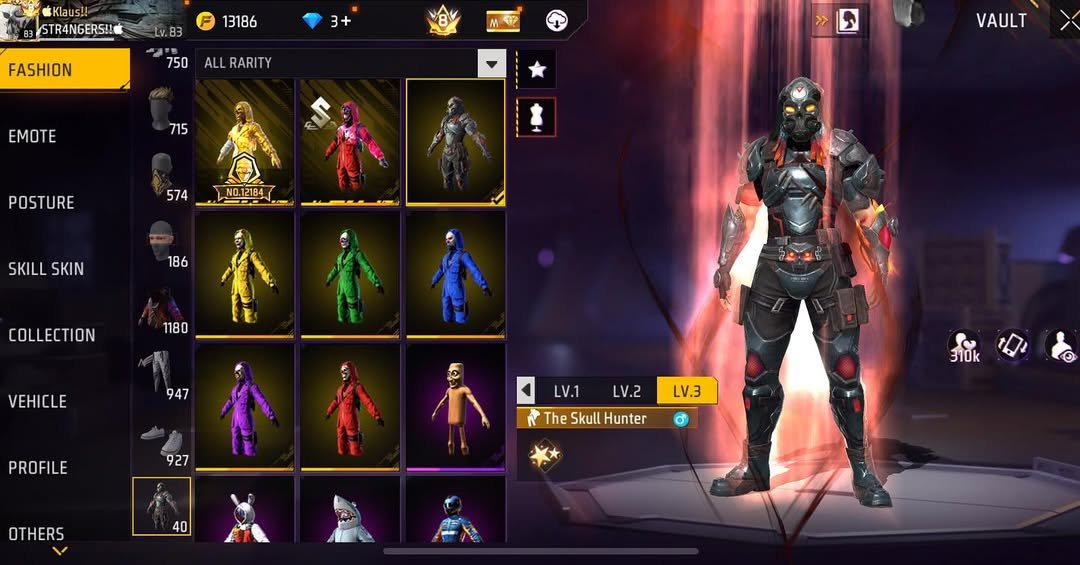Switch outfit to LV.1

click(567, 391)
